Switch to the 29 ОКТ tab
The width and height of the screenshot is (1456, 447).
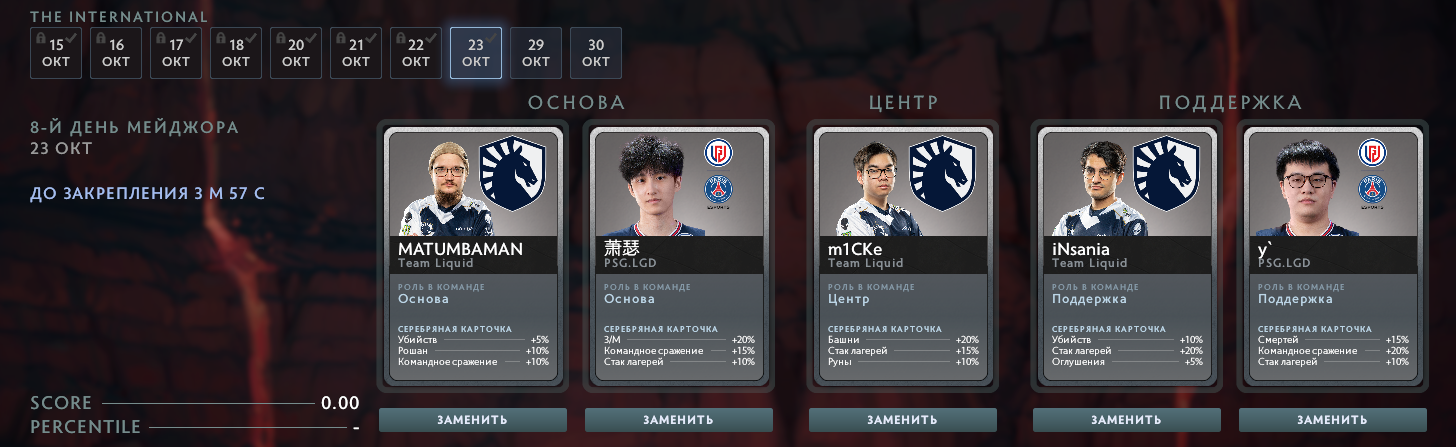pyautogui.click(x=536, y=53)
